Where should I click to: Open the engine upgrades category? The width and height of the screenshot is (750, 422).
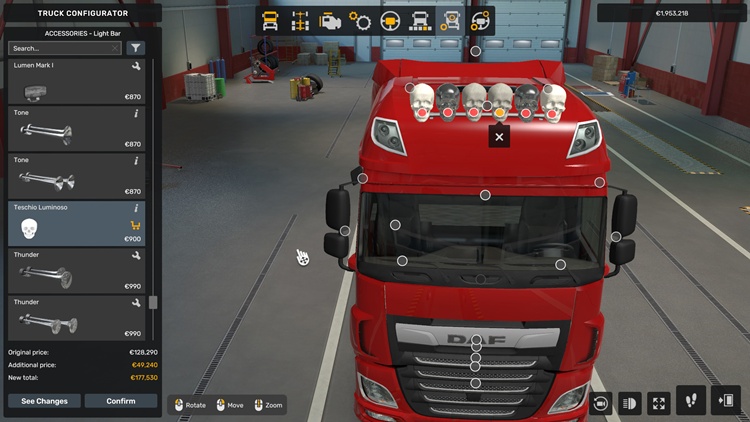click(x=329, y=21)
